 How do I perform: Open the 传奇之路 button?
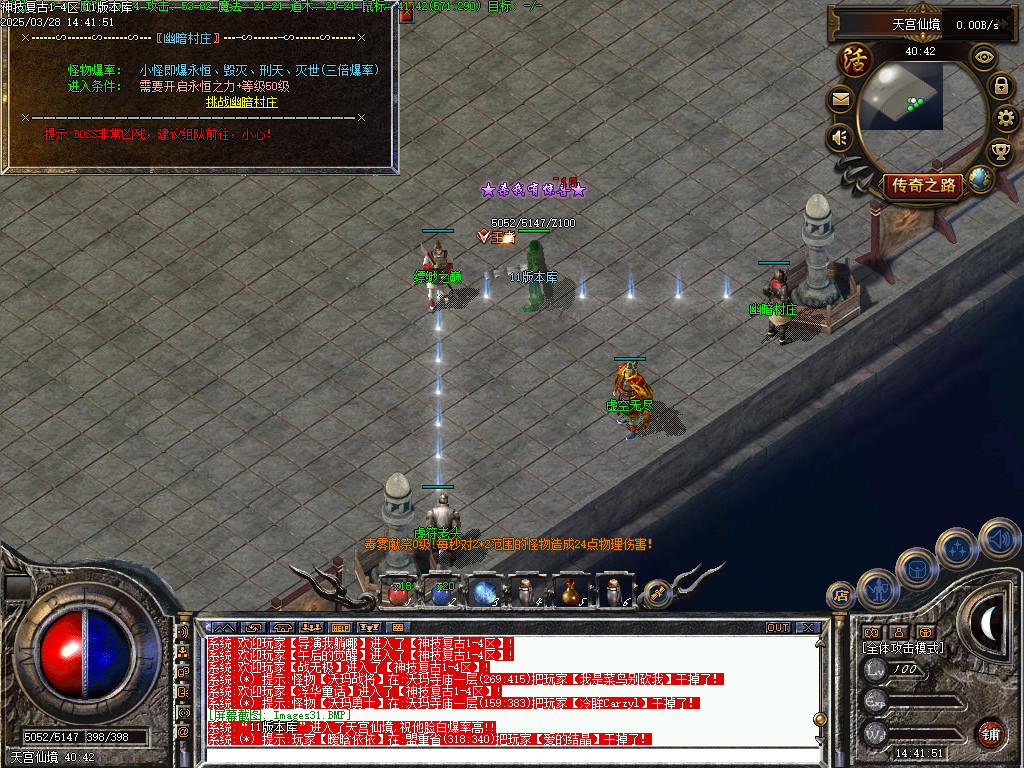click(924, 185)
